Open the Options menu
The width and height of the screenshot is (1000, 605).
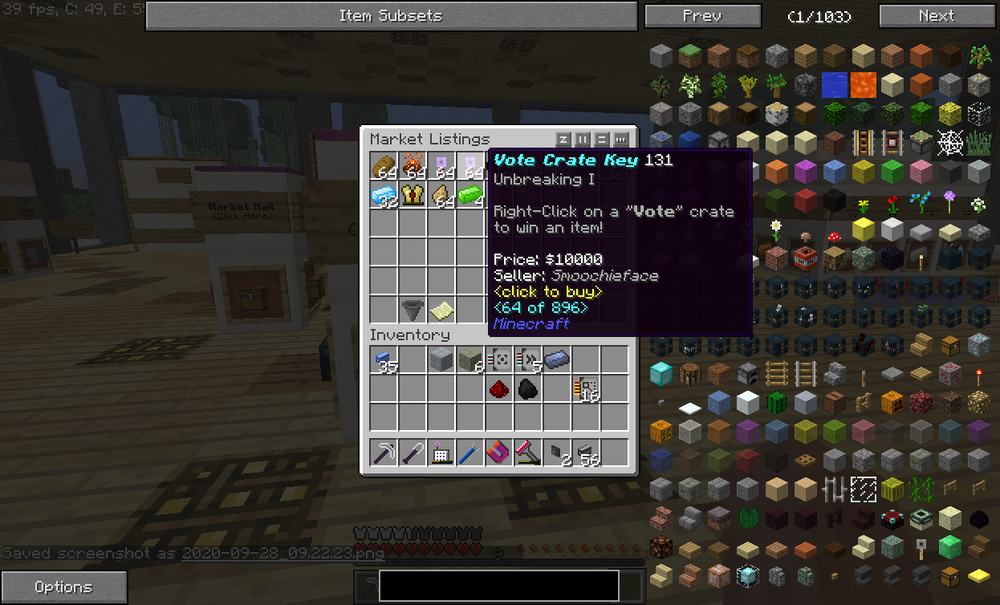tap(64, 587)
